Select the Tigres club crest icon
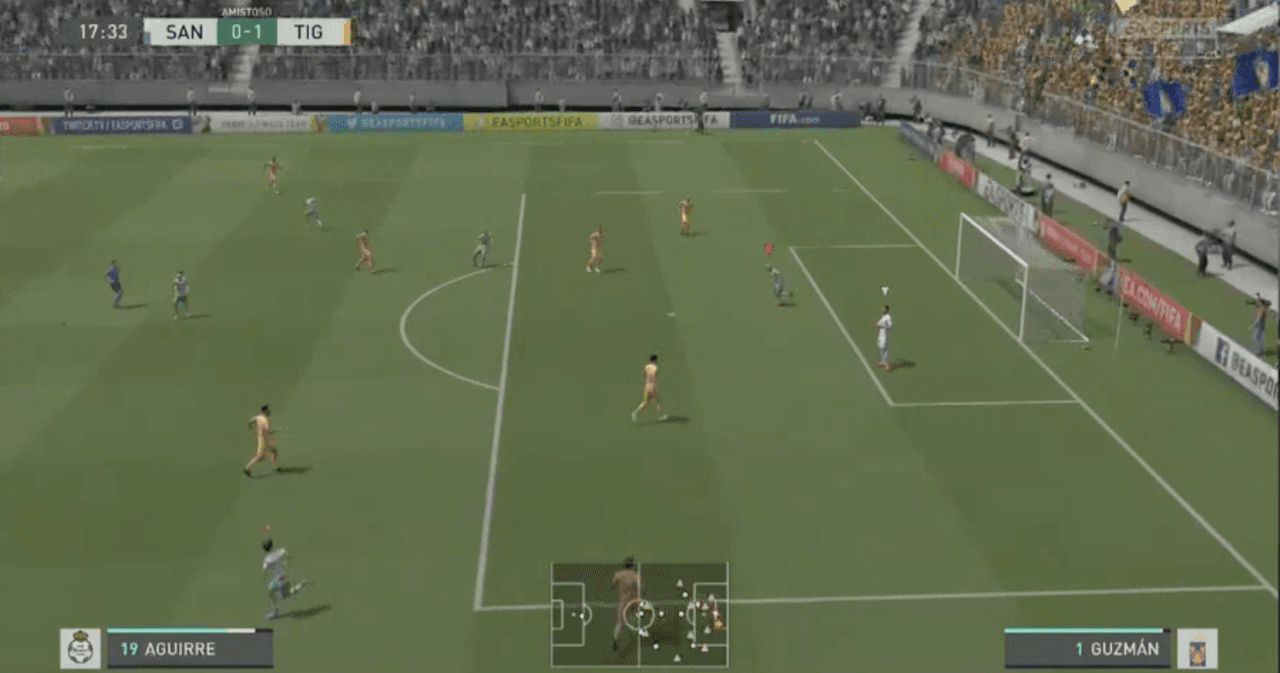This screenshot has width=1280, height=673. (x=1197, y=648)
